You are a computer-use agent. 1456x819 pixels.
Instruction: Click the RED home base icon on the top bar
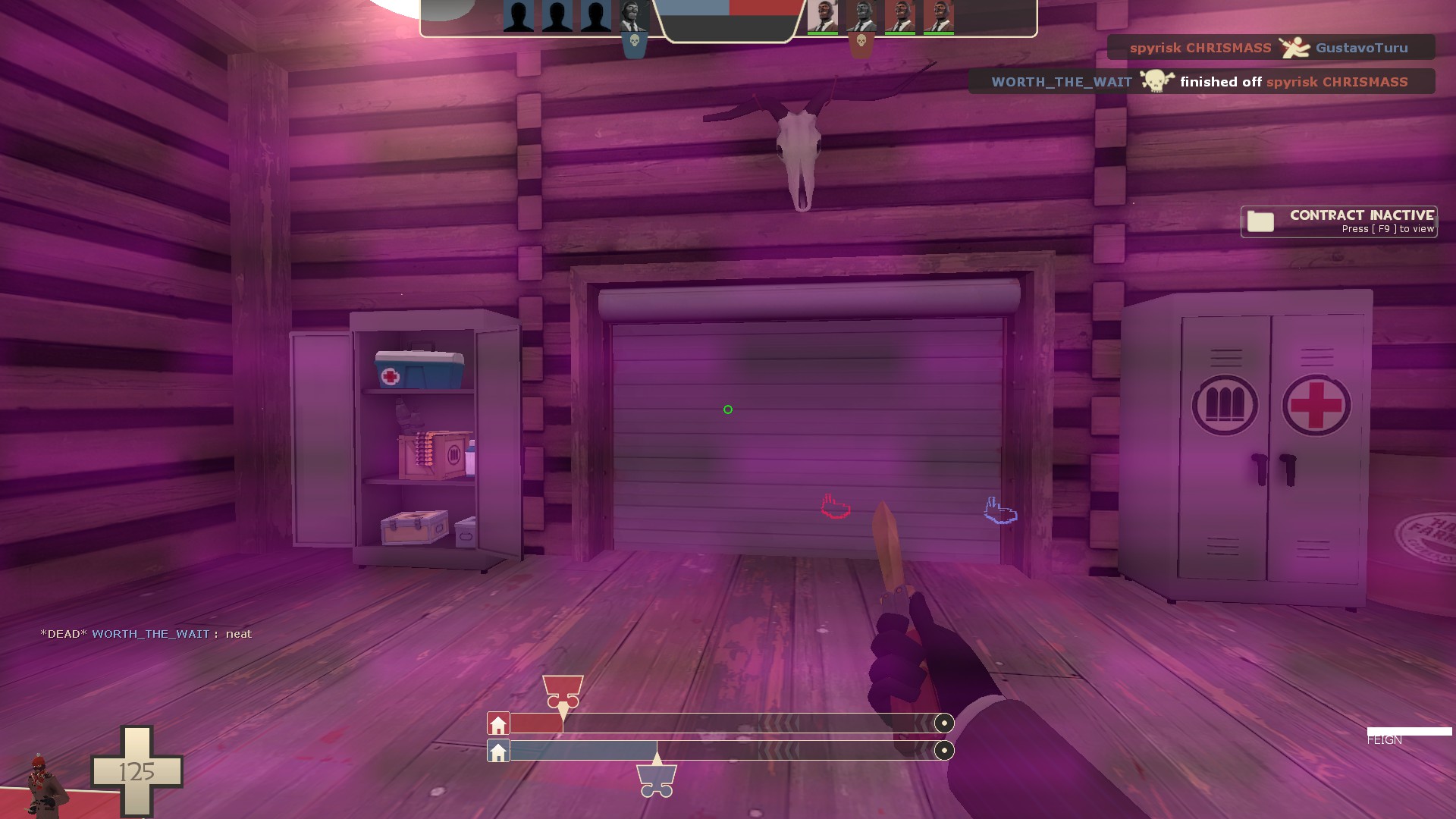point(498,723)
